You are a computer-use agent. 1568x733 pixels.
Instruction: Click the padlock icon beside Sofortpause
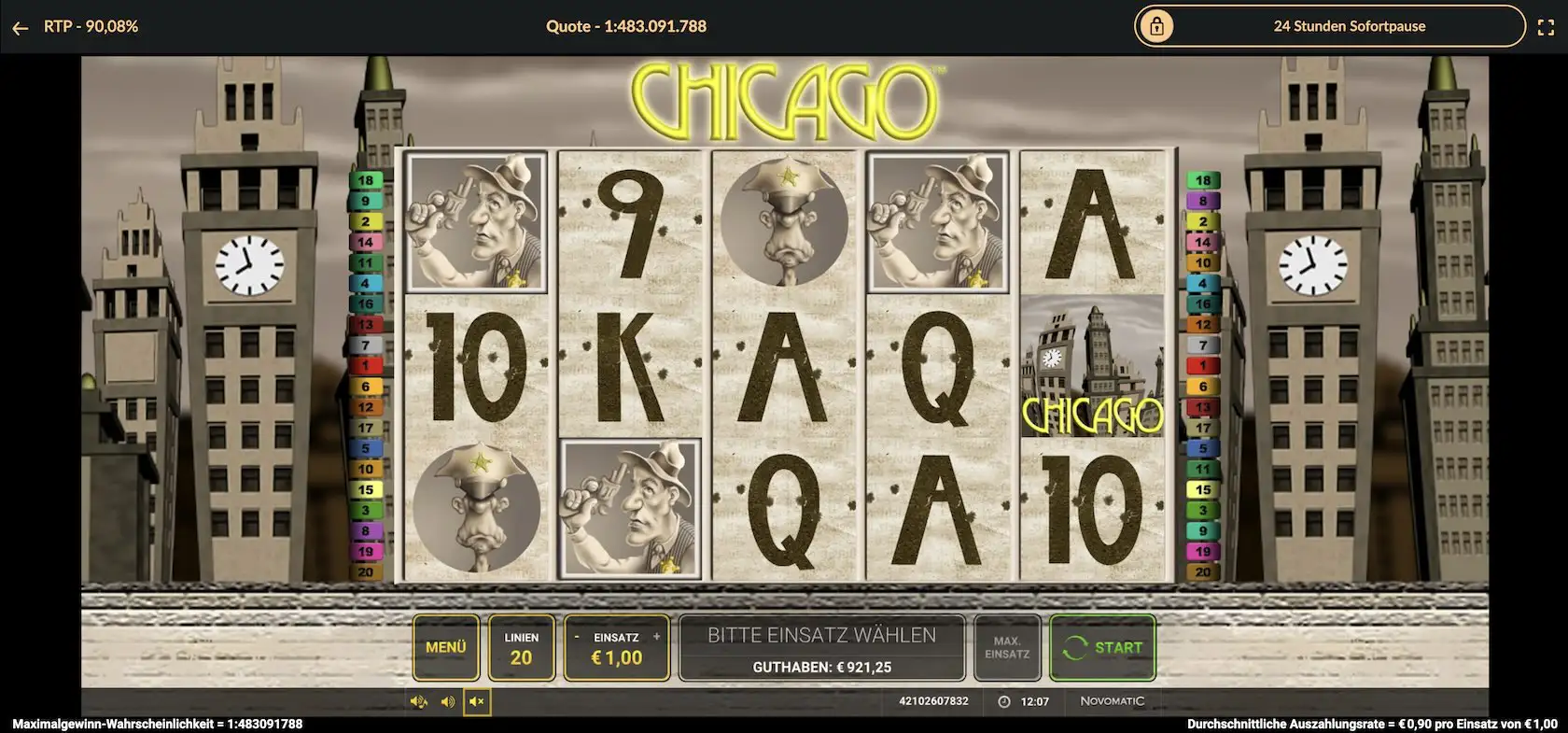tap(1157, 26)
